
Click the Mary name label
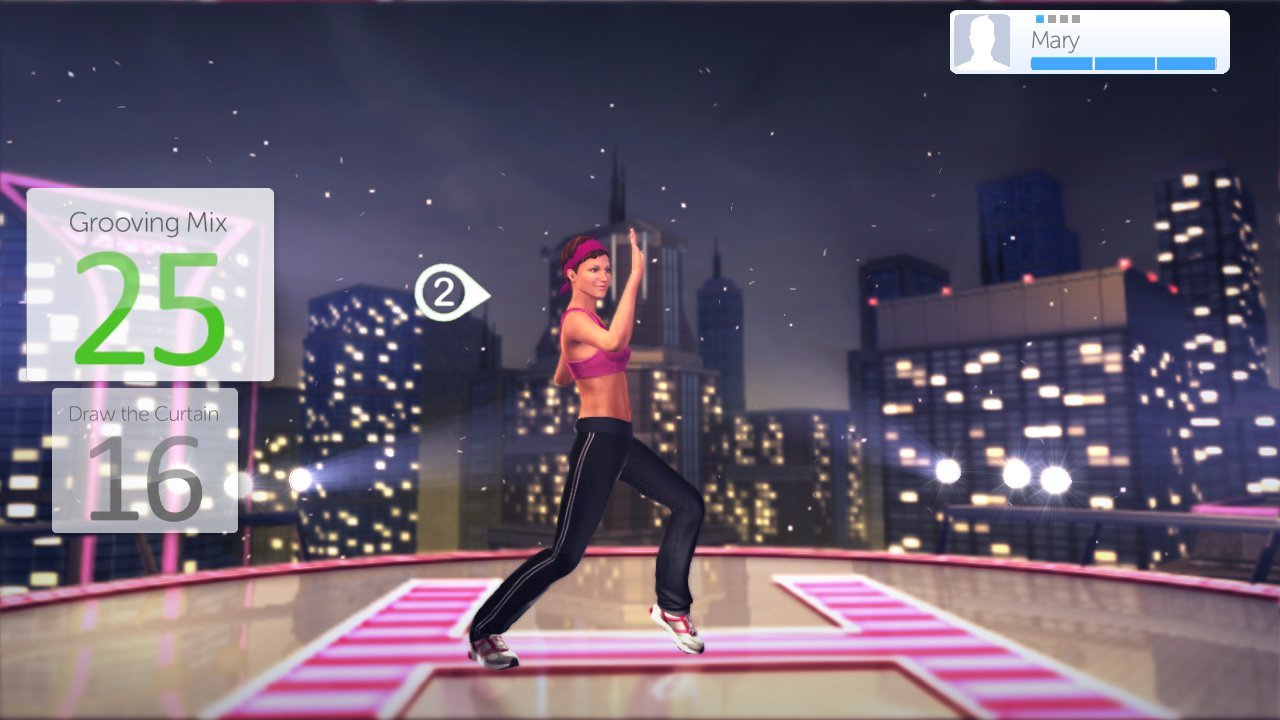click(x=1055, y=39)
